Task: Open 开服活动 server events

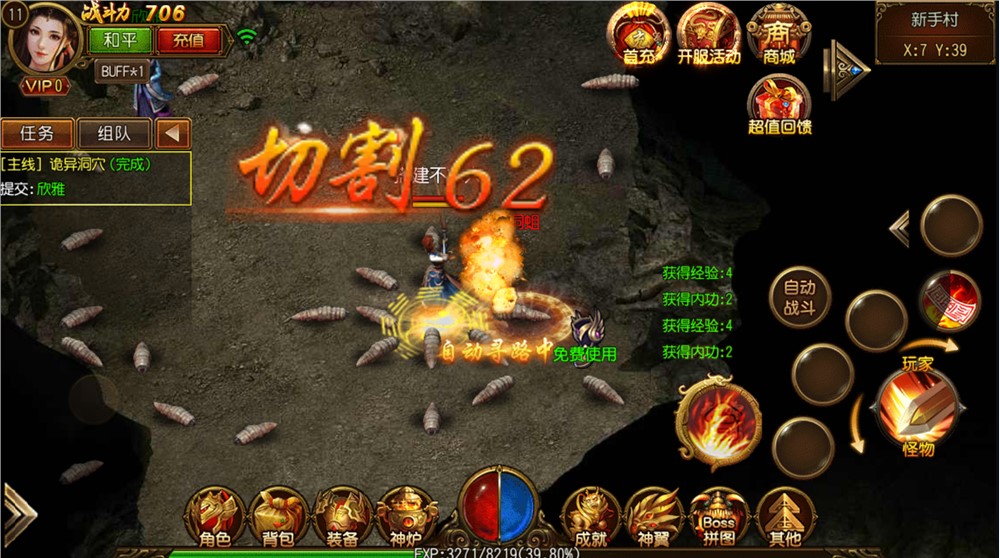Action: coord(708,34)
